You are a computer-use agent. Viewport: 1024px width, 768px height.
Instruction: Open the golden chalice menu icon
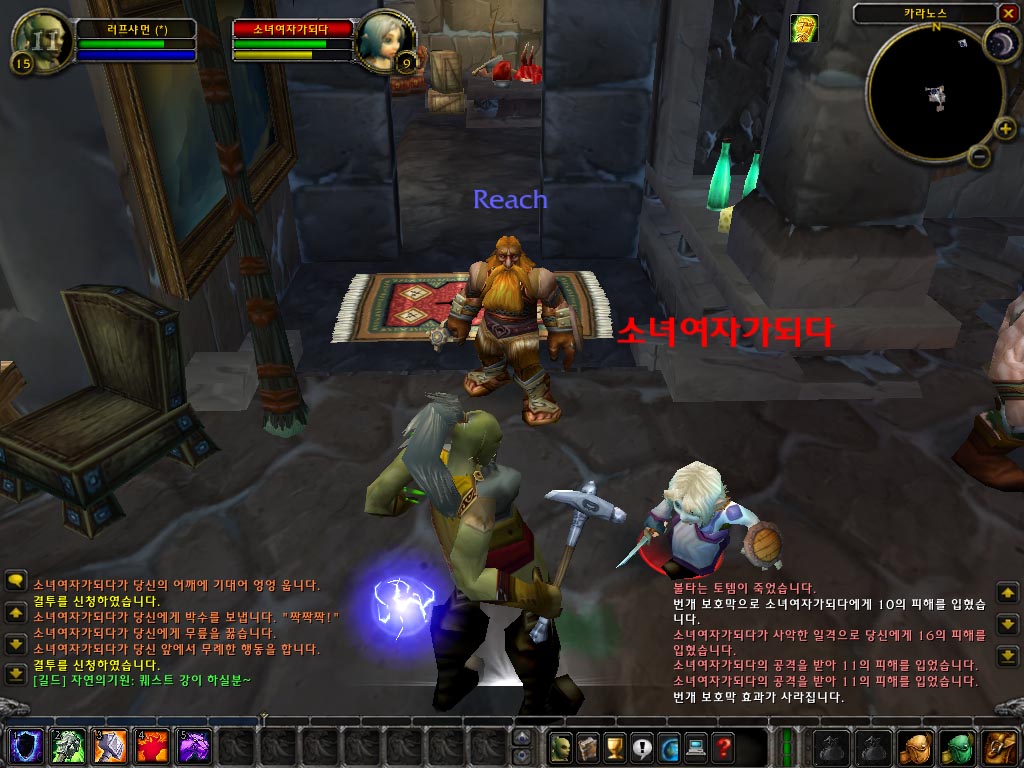click(x=616, y=746)
